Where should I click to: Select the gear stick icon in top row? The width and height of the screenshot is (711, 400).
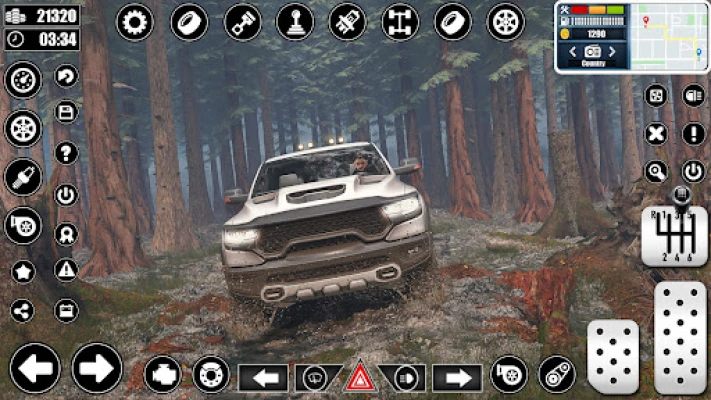click(x=294, y=21)
